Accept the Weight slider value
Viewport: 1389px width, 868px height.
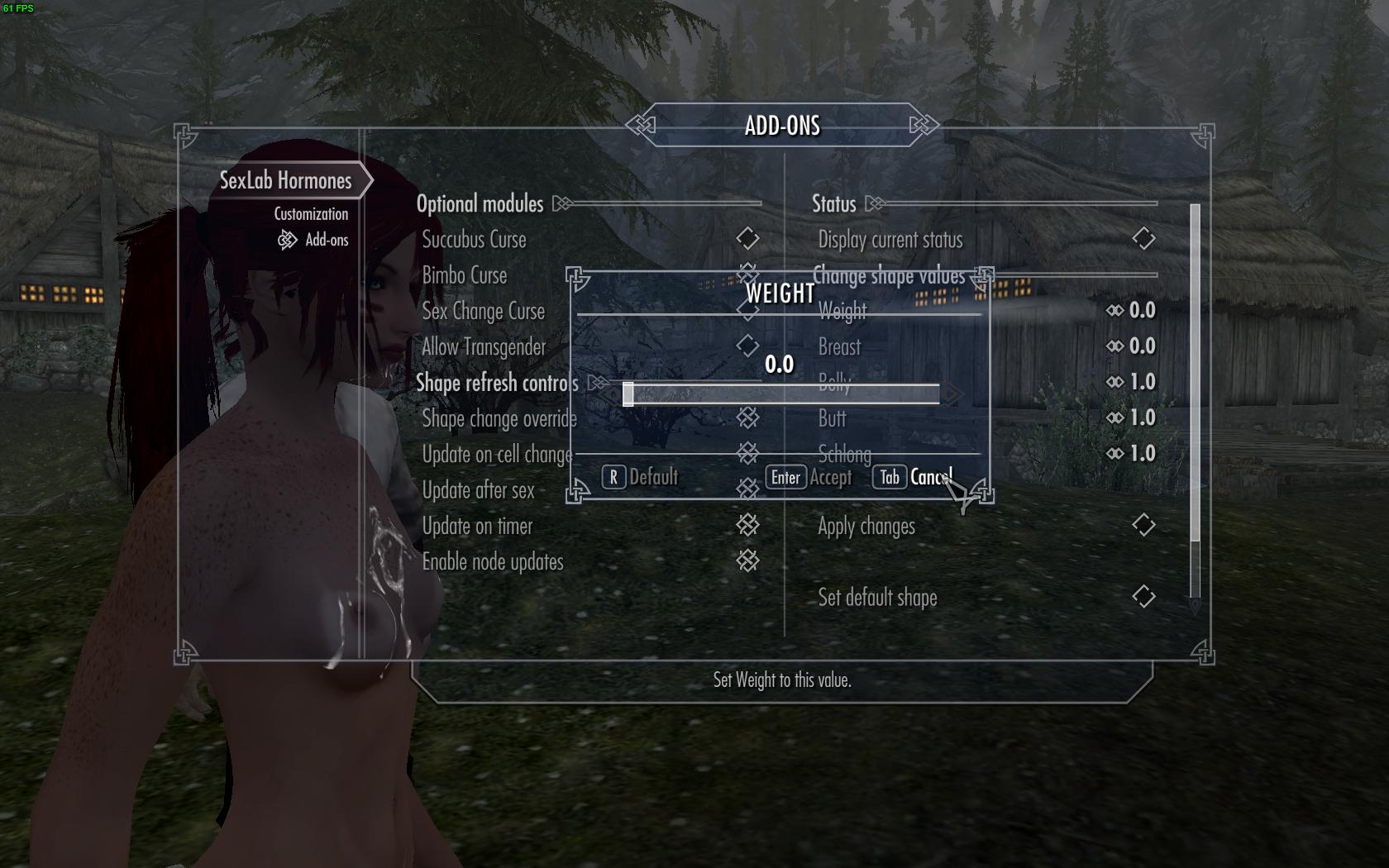[810, 477]
